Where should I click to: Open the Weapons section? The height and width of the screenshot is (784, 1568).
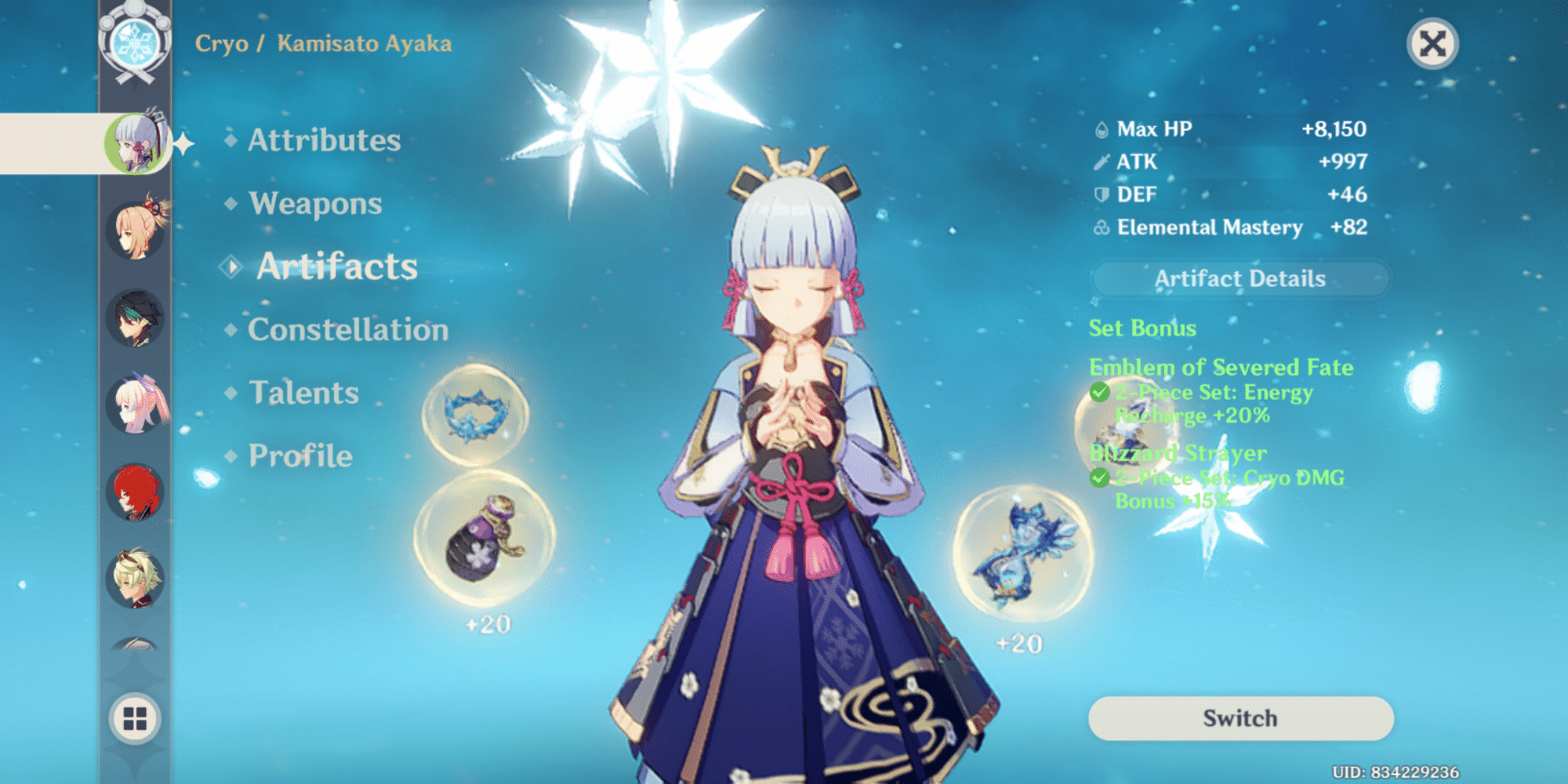click(314, 203)
